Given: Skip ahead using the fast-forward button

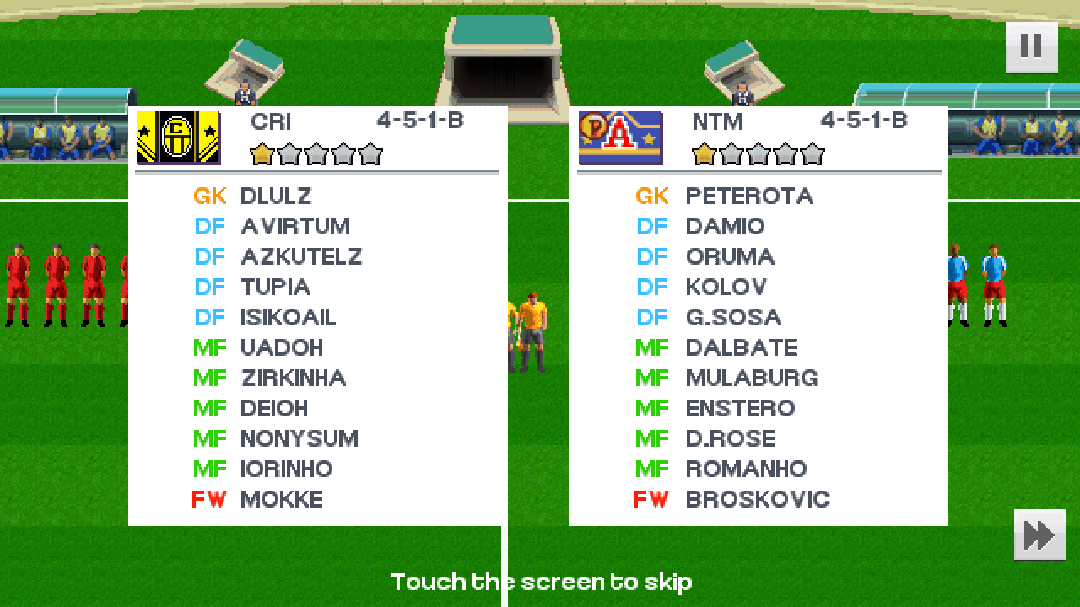Looking at the screenshot, I should click(x=1039, y=535).
